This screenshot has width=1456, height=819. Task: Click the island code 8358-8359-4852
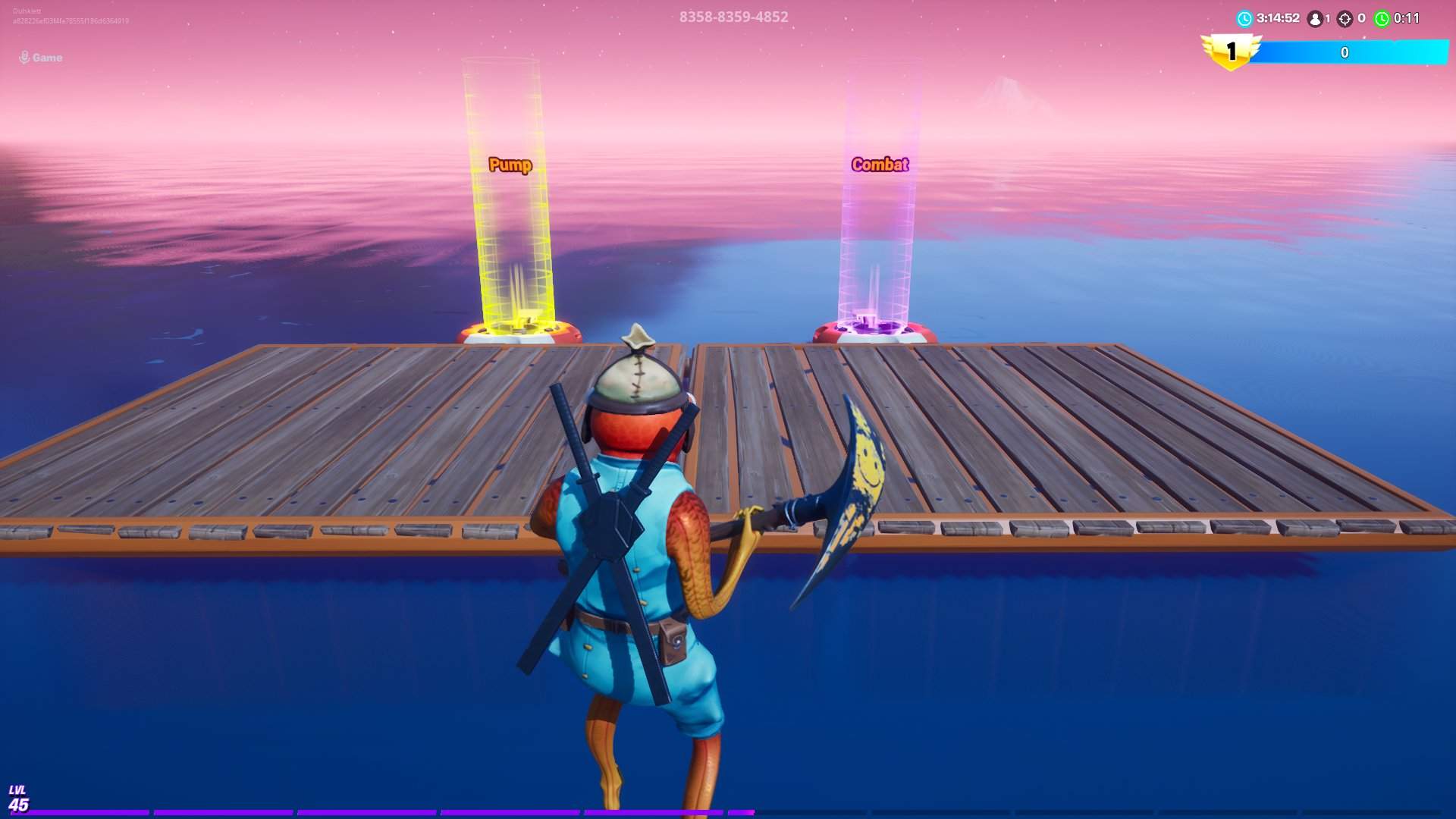point(733,15)
